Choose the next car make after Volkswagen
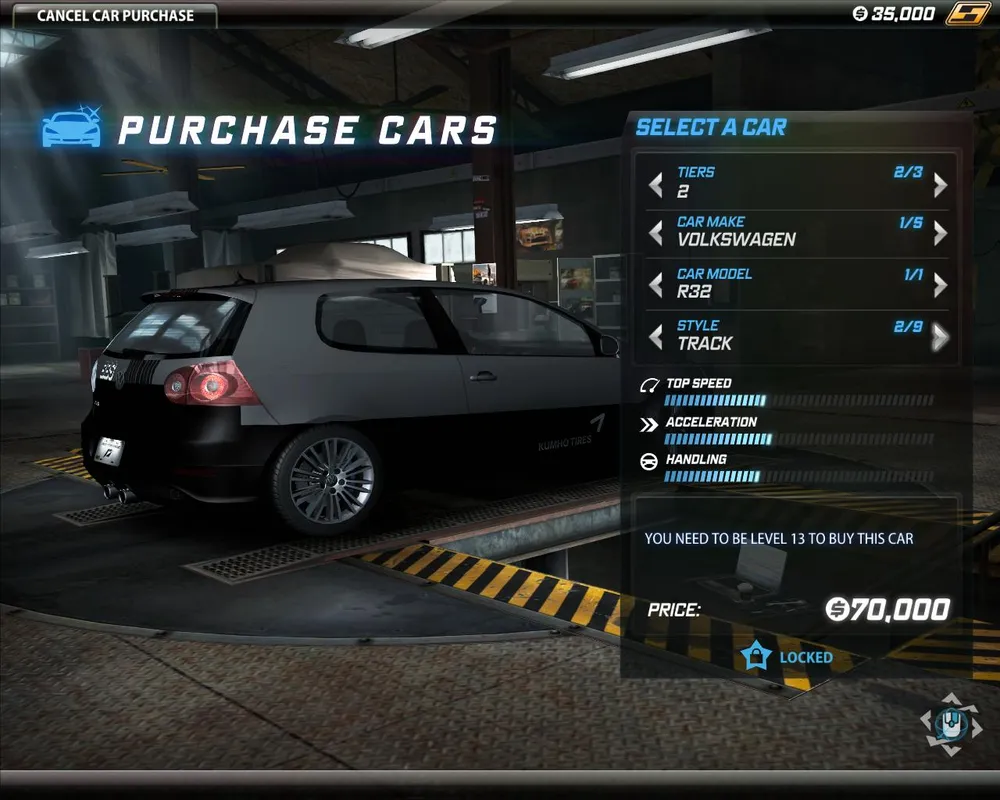This screenshot has height=800, width=1000. point(940,233)
